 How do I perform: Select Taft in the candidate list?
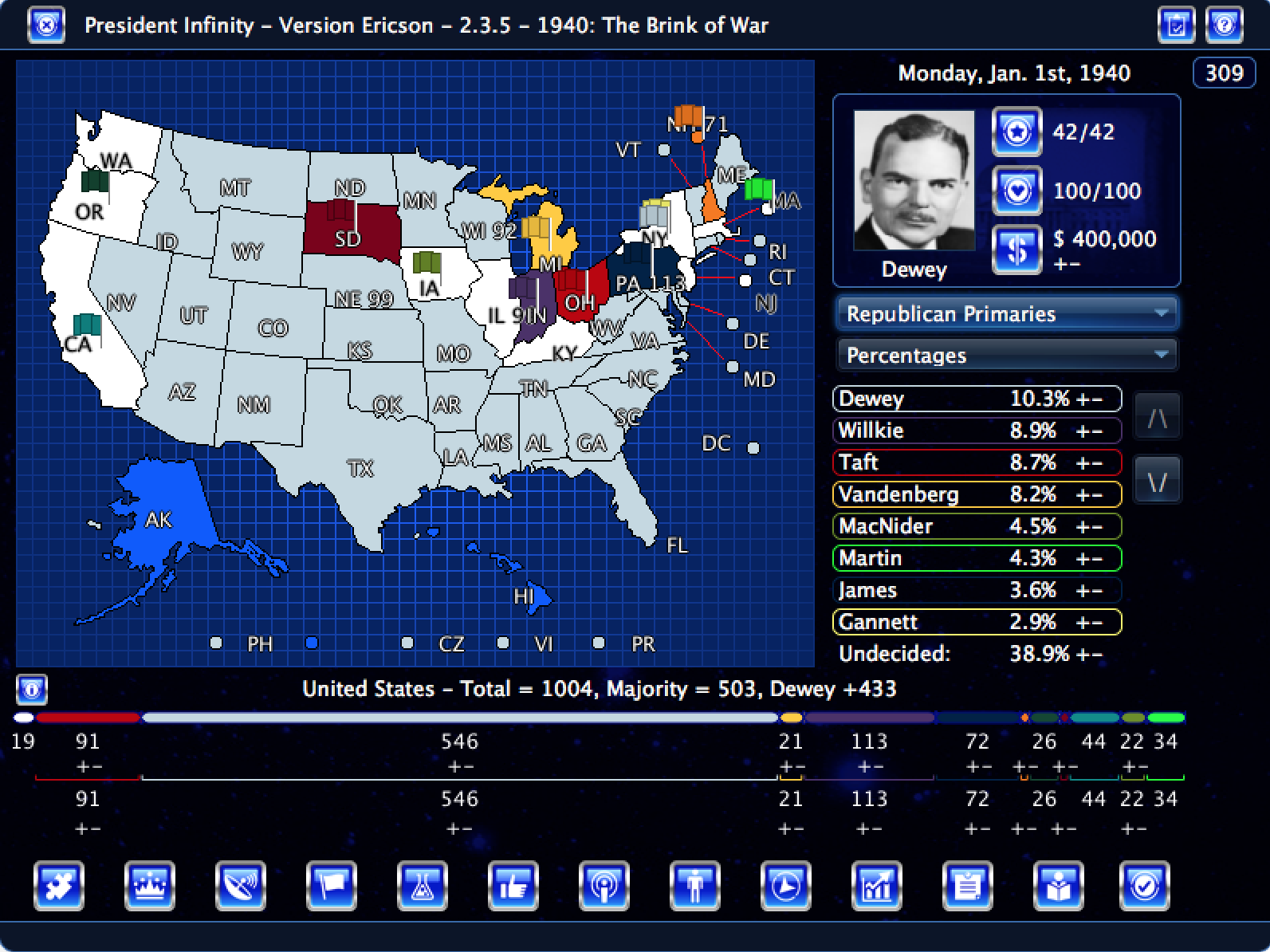click(x=917, y=462)
